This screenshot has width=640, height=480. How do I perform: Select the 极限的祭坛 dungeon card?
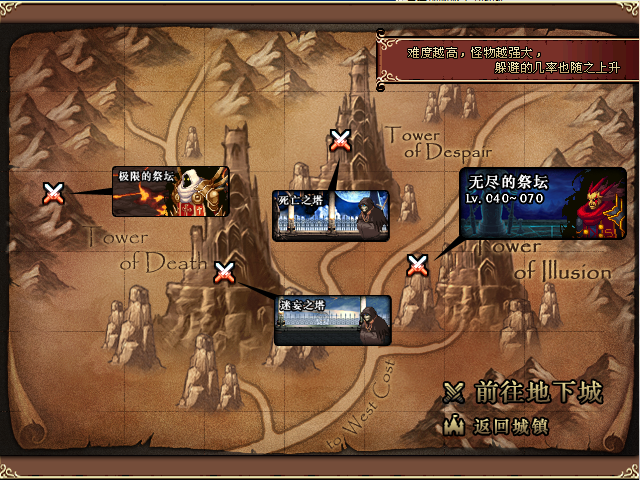171,192
